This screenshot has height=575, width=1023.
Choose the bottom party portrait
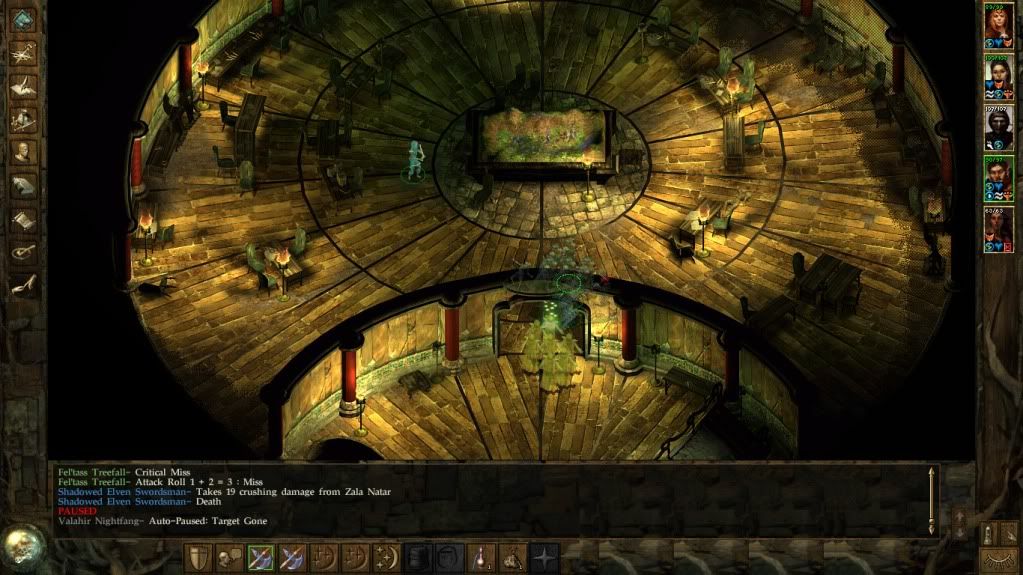point(998,229)
